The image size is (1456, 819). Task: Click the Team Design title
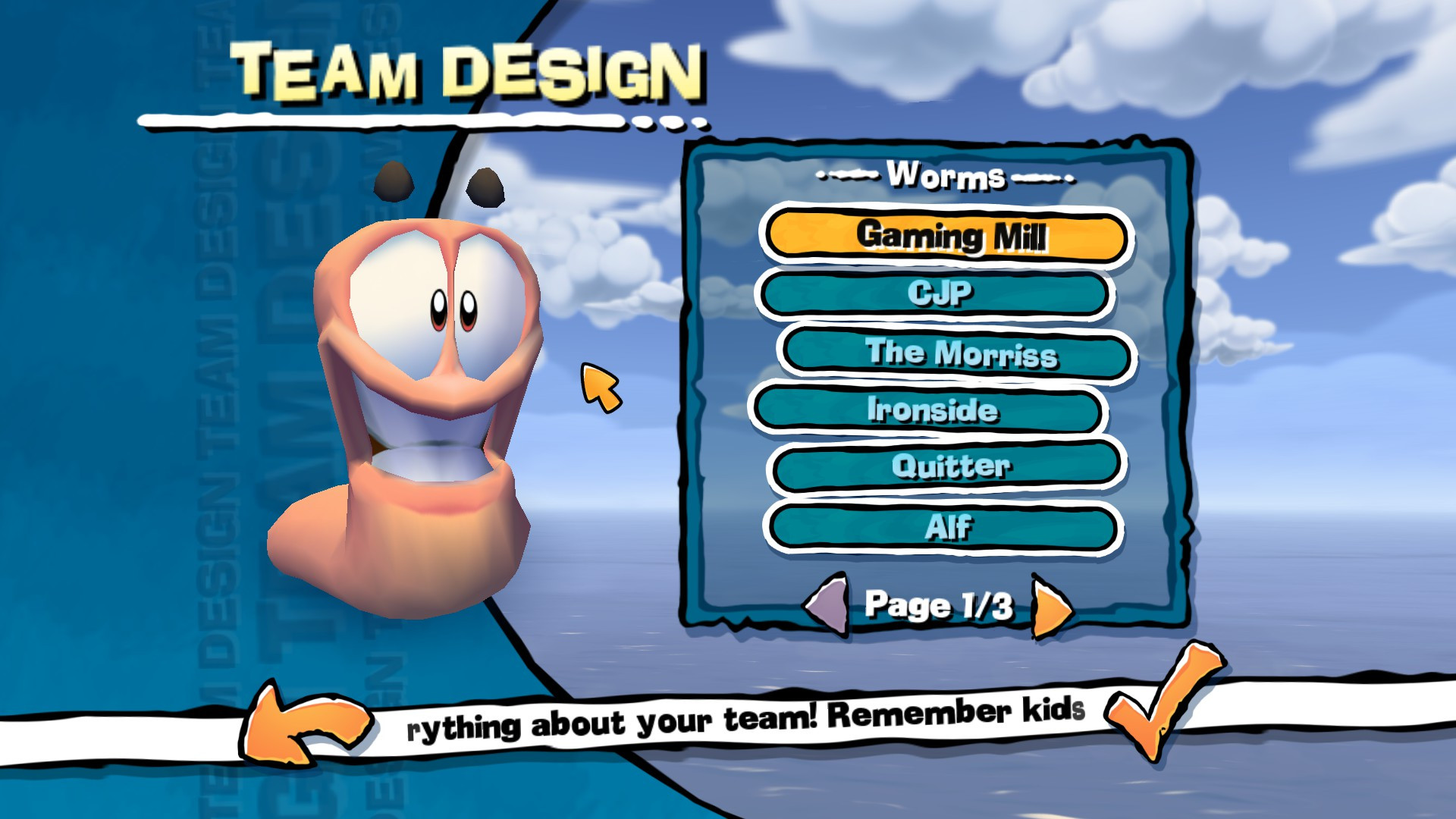(466, 68)
